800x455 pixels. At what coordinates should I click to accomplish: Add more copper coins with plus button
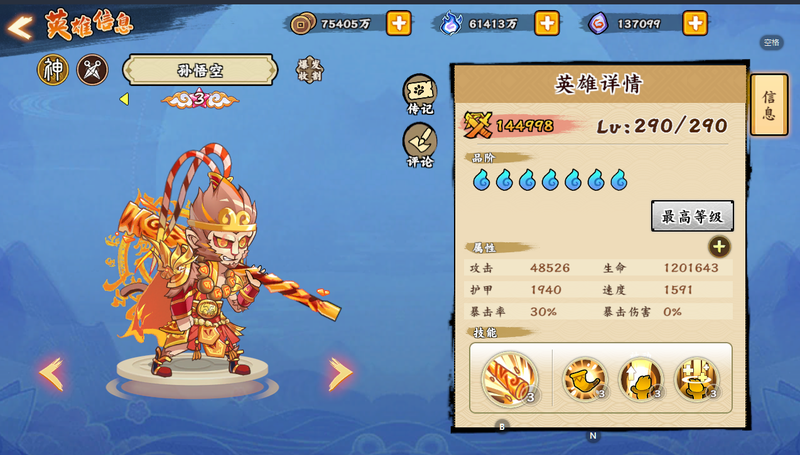(398, 23)
